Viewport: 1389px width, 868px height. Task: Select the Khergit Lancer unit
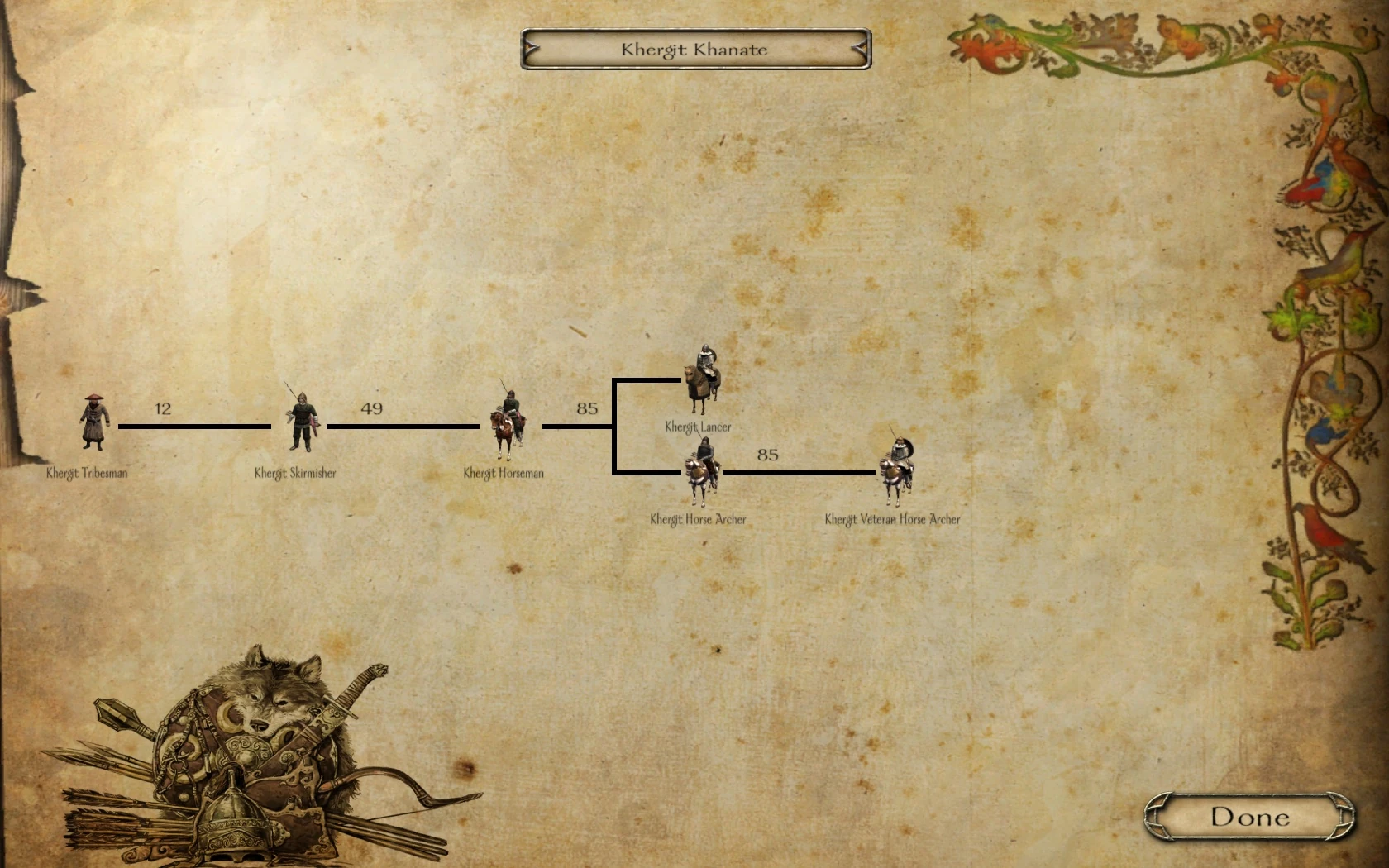click(702, 376)
